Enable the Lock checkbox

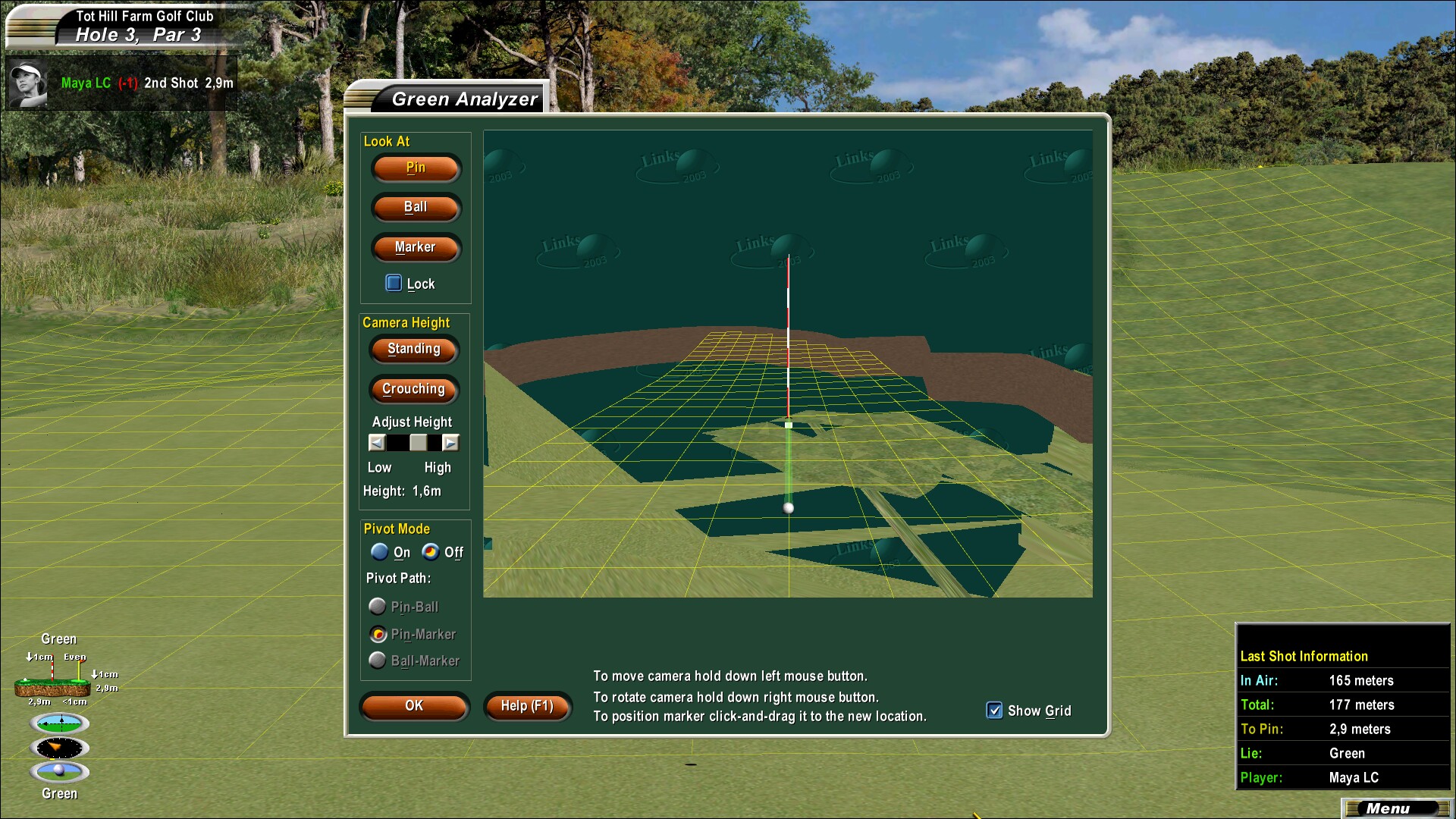pyautogui.click(x=394, y=282)
